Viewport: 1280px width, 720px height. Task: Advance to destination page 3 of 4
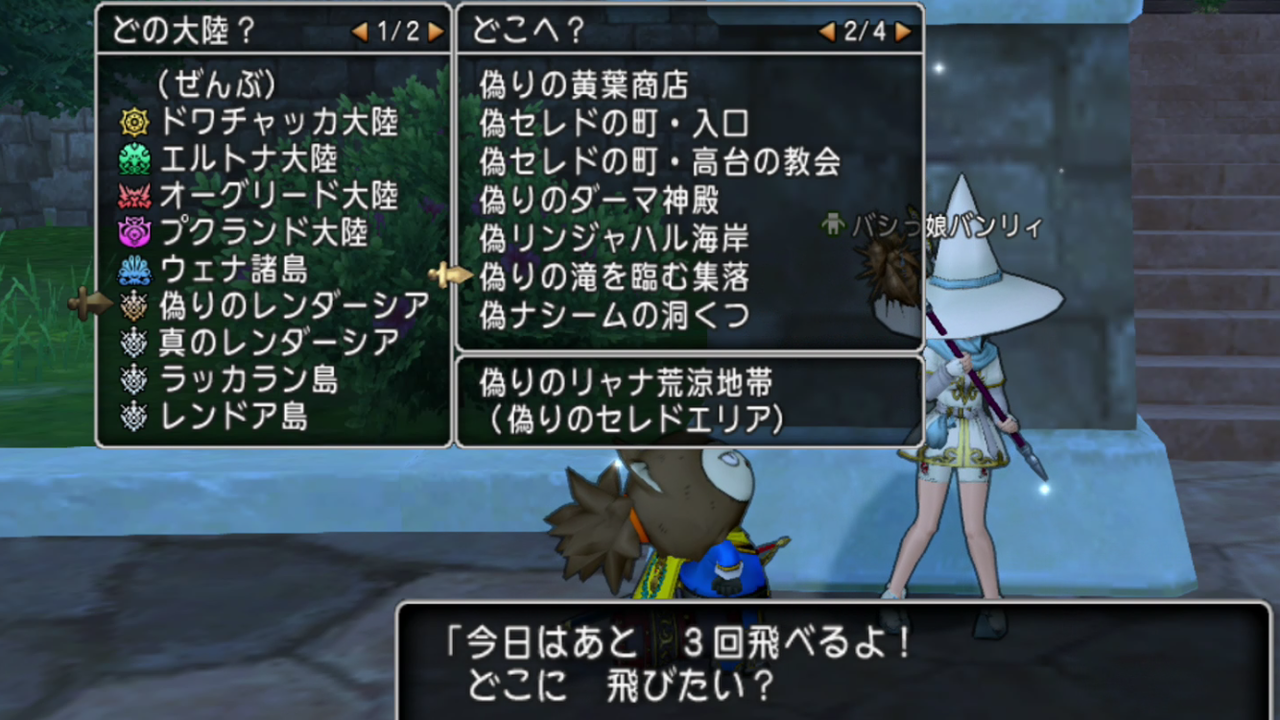point(902,32)
